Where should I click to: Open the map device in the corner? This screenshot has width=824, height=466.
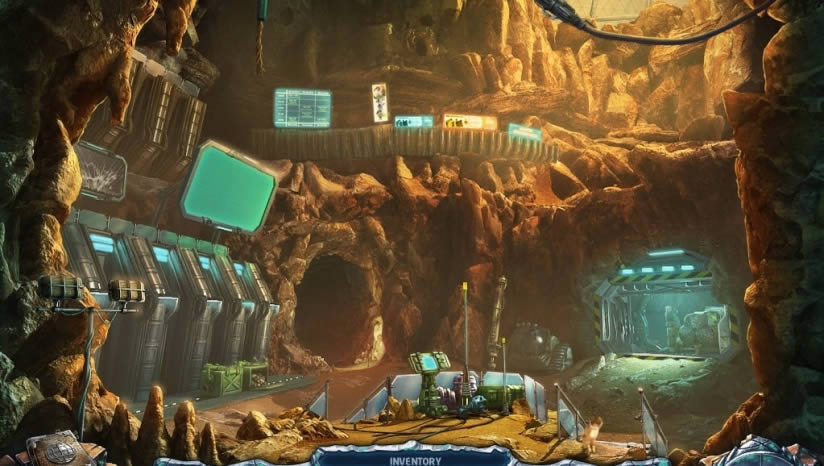pyautogui.click(x=58, y=450)
